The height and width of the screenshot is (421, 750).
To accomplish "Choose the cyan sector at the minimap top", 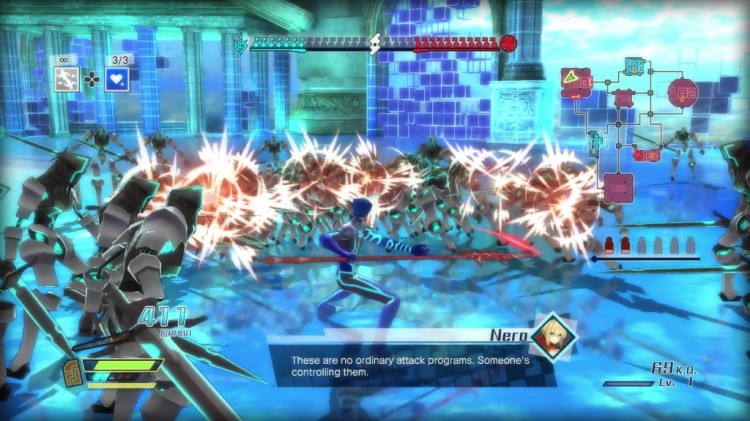I will (x=634, y=66).
